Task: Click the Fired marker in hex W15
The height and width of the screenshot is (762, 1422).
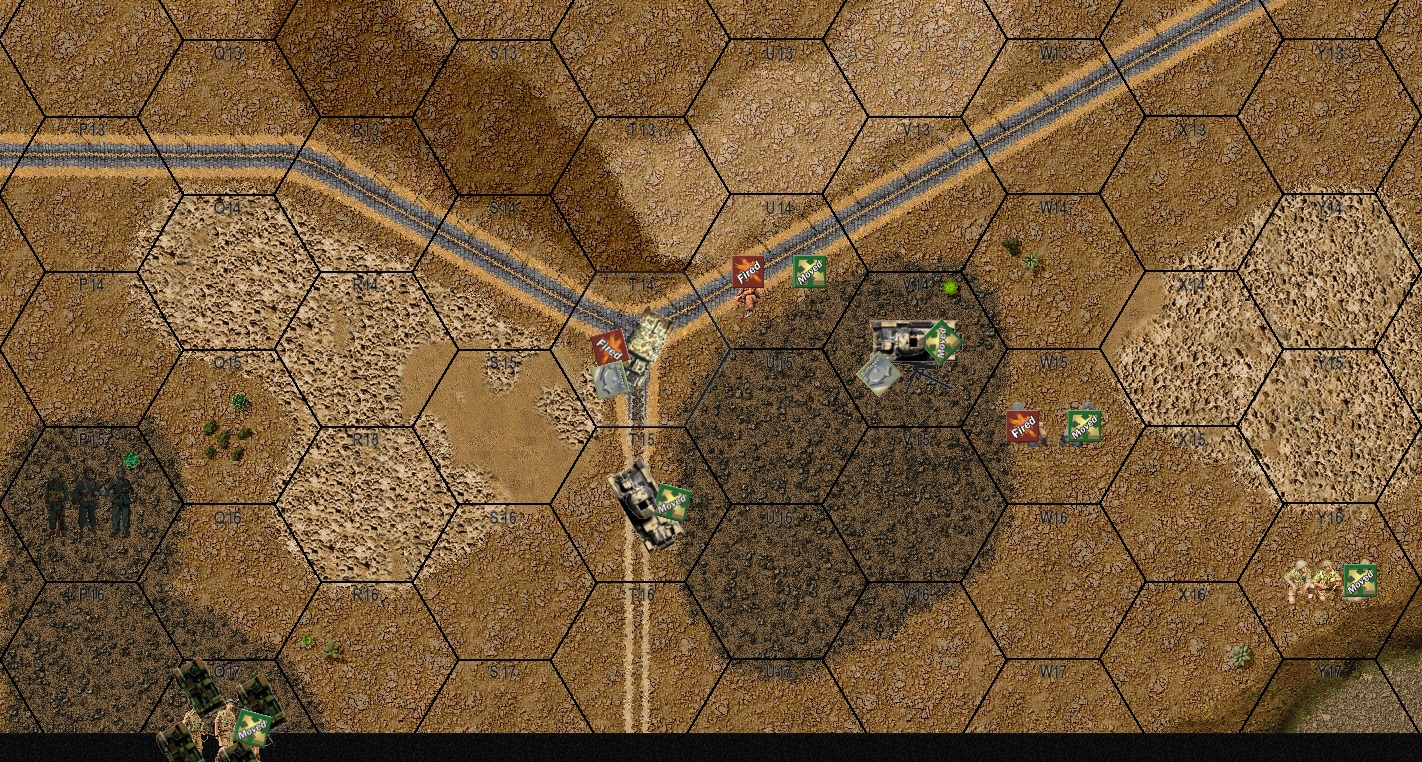Action: (1024, 425)
